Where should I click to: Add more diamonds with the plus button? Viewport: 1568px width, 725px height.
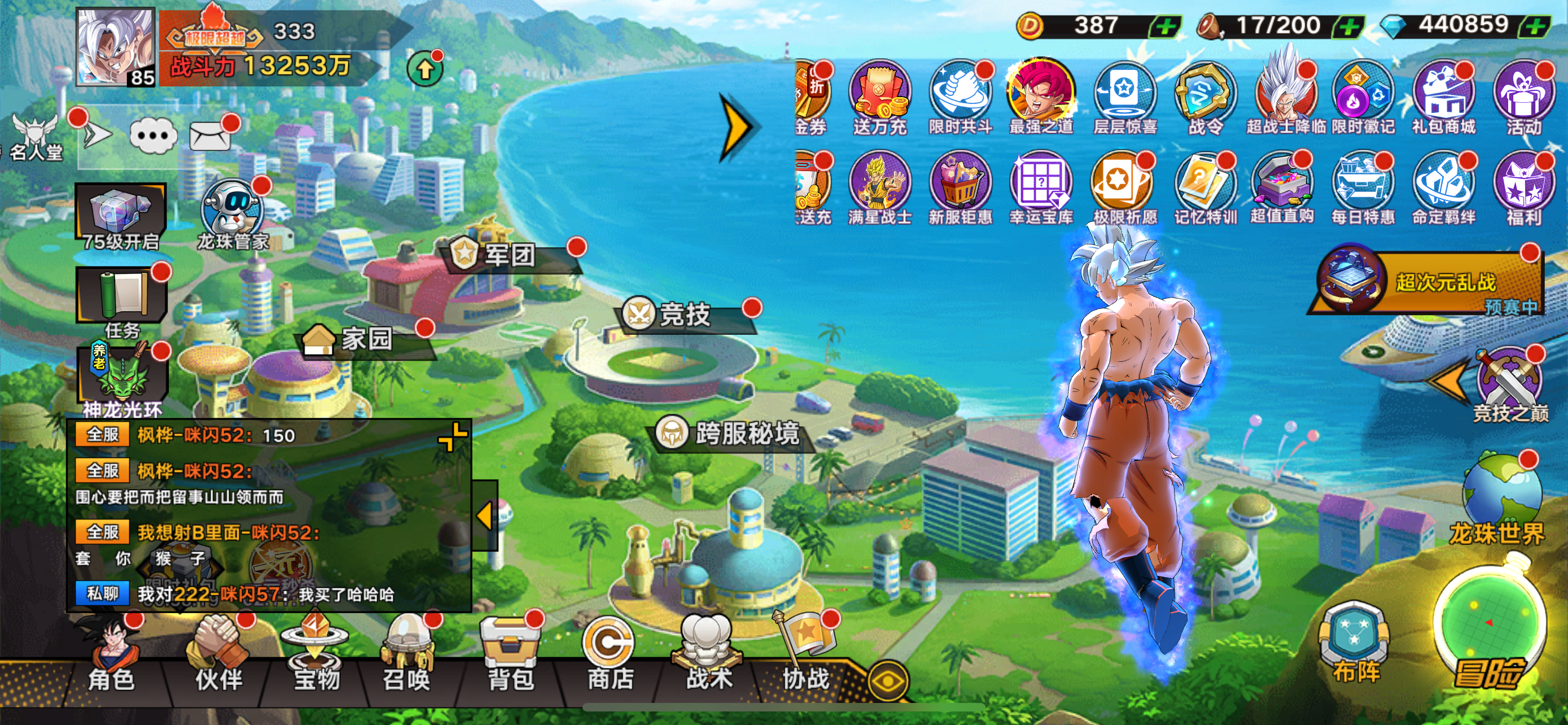point(1536,25)
